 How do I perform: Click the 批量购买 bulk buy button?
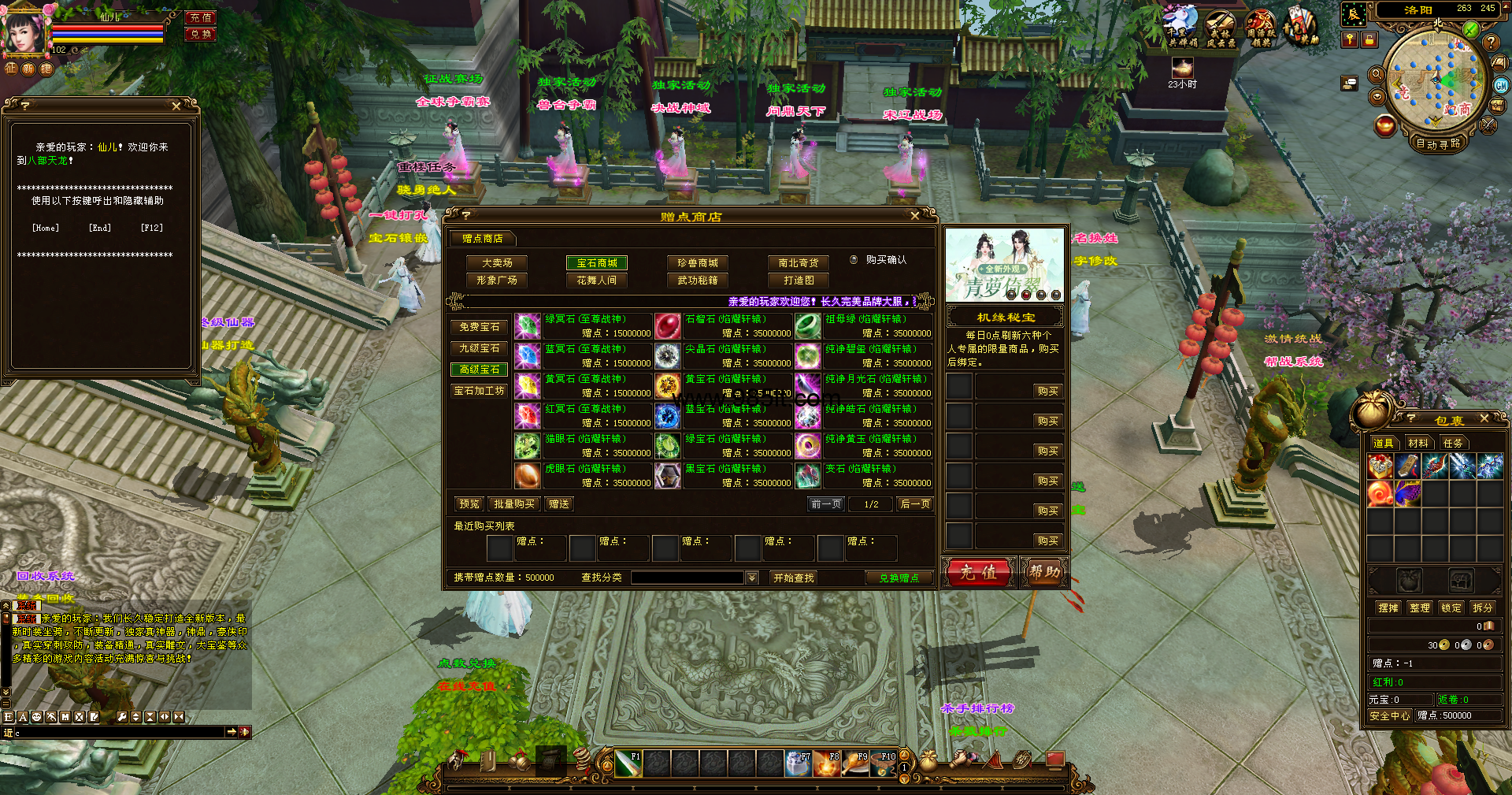(x=513, y=504)
